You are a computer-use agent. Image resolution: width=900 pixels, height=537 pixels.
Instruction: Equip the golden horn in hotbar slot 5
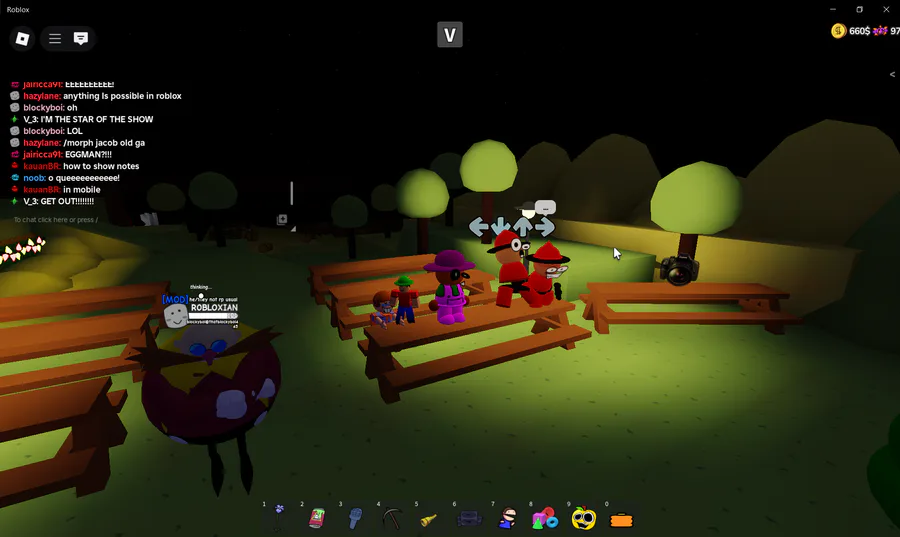point(429,518)
